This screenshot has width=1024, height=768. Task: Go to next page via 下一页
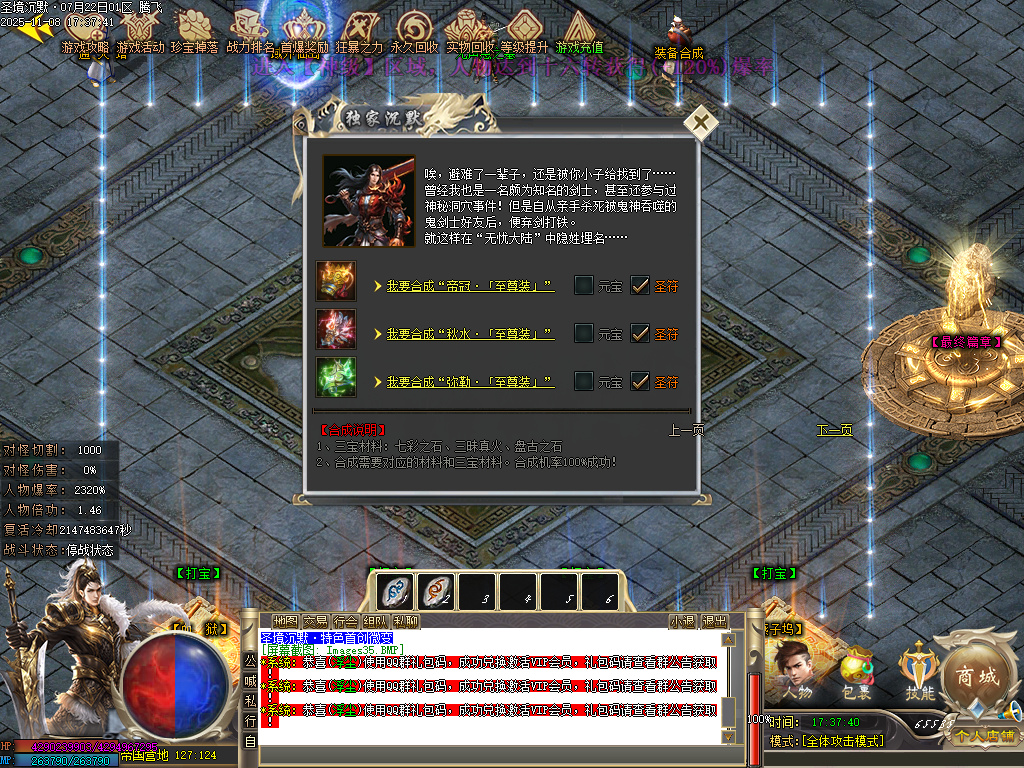834,430
